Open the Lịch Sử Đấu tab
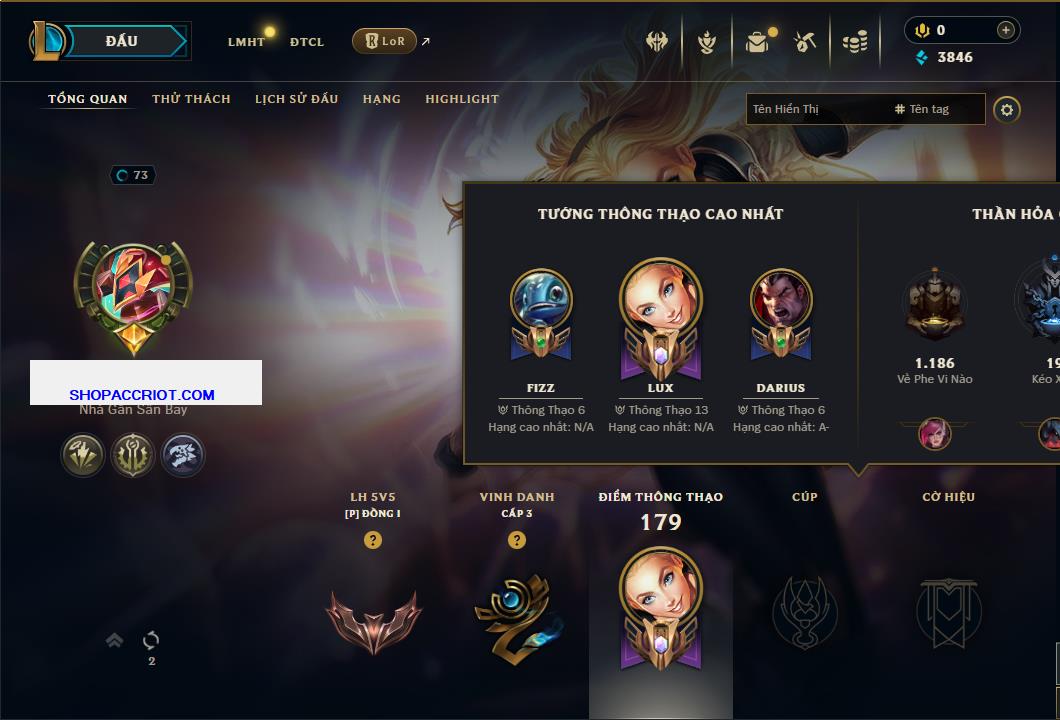 click(x=296, y=99)
